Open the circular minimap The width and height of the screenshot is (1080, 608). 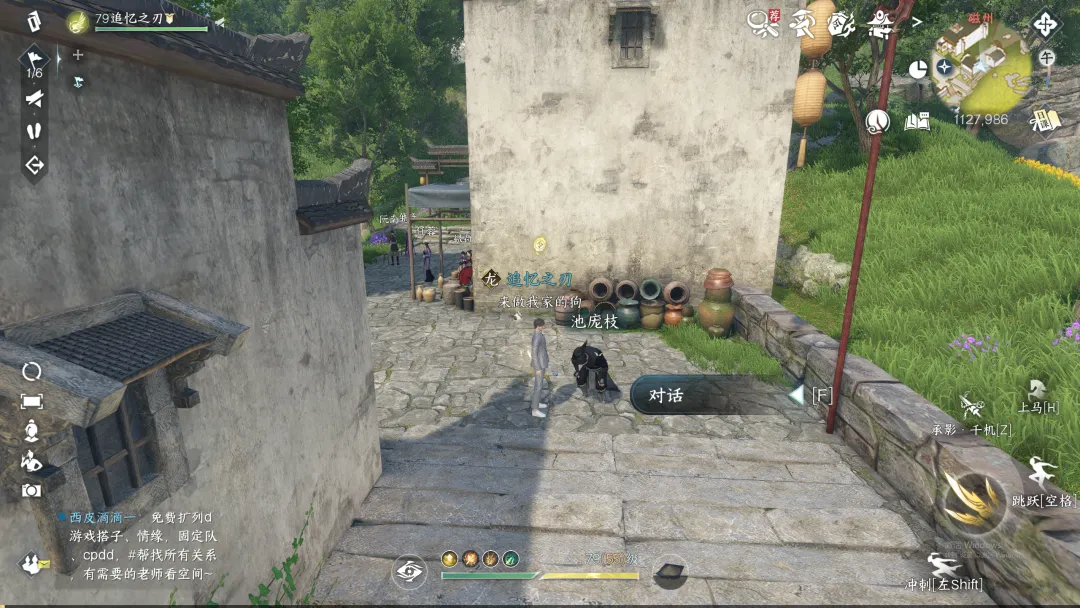tap(981, 67)
